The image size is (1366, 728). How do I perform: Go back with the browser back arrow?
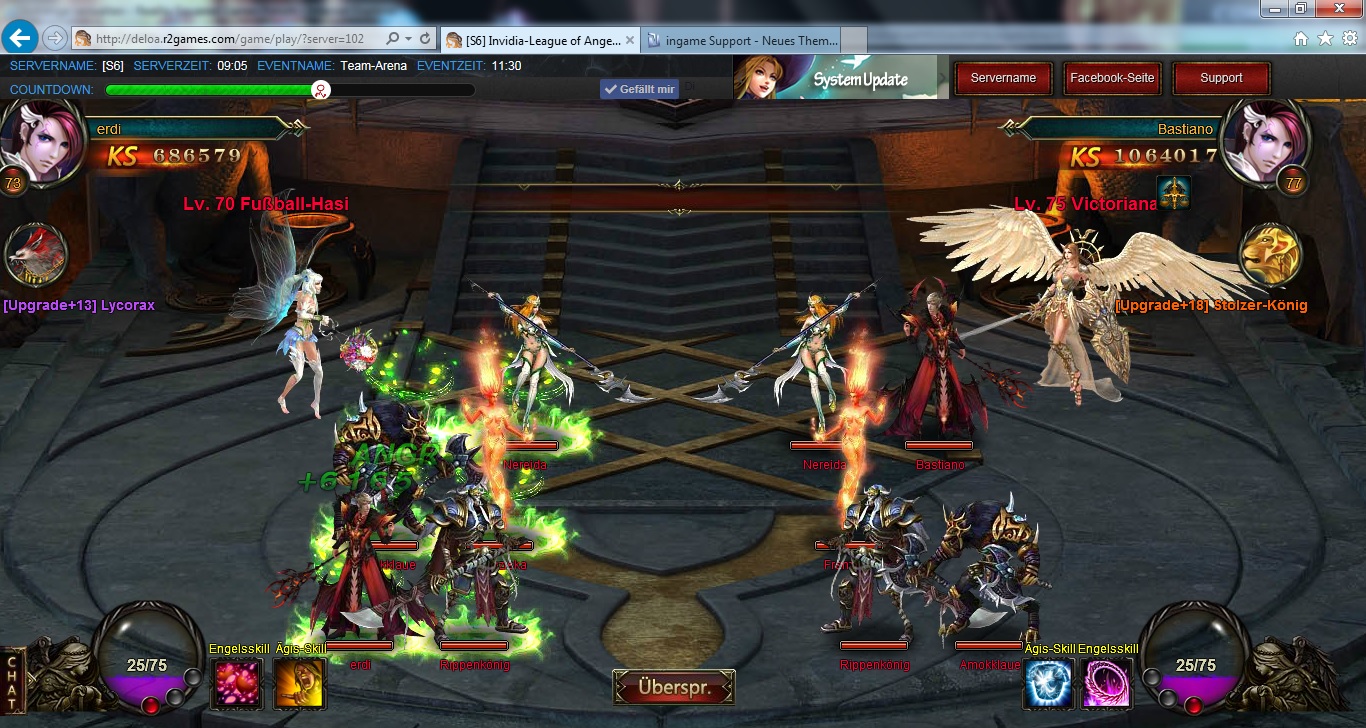tap(21, 38)
